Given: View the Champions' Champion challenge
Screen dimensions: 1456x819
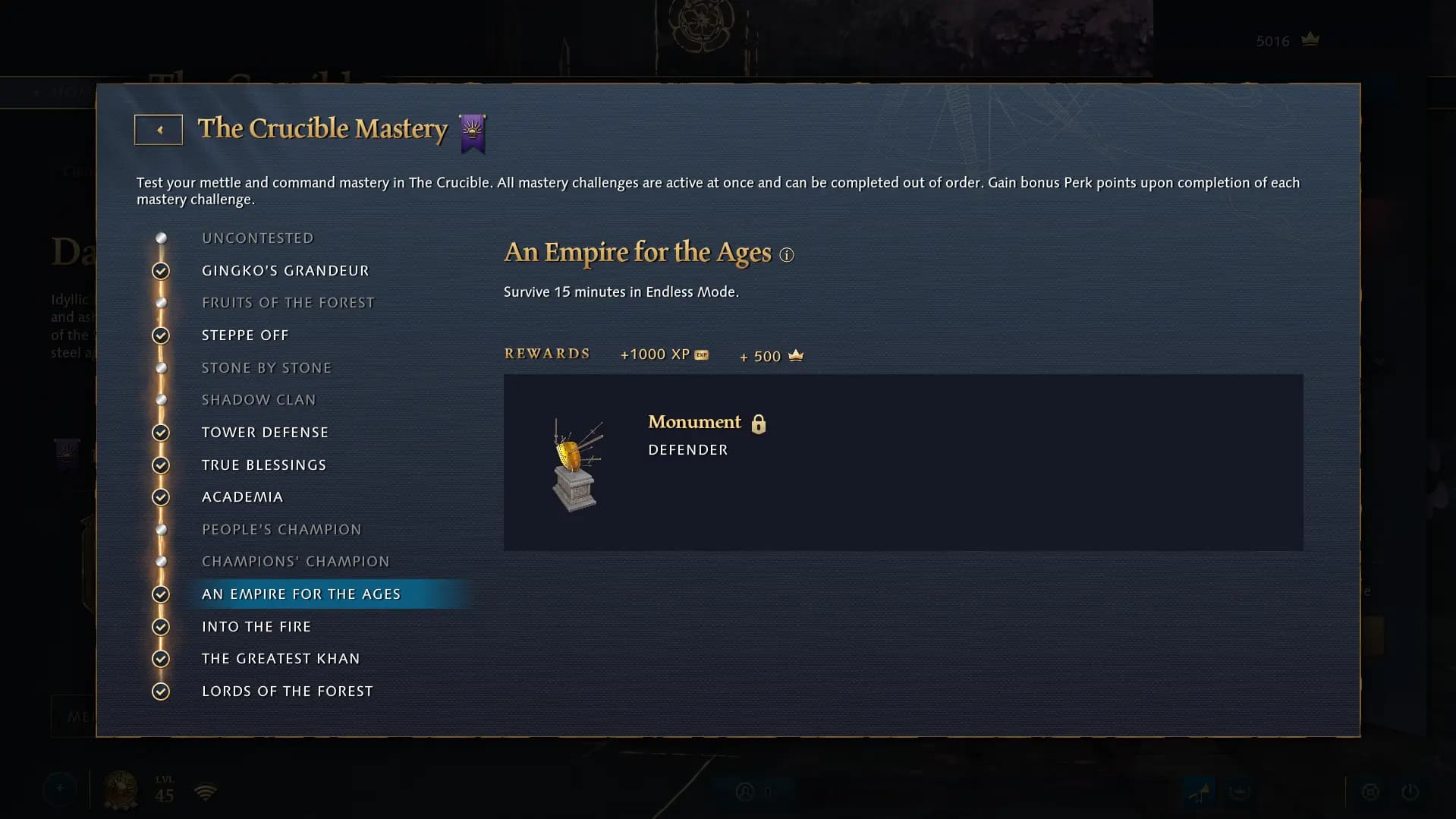Looking at the screenshot, I should [295, 562].
